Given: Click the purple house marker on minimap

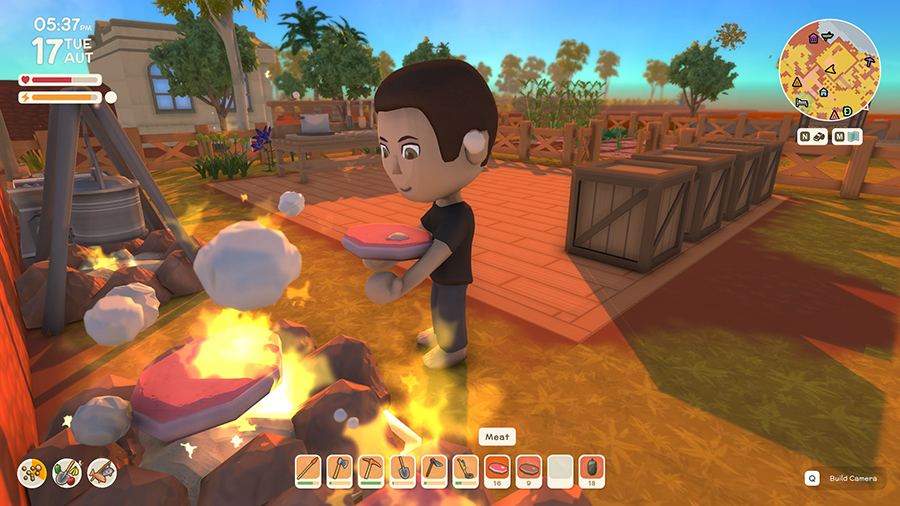Looking at the screenshot, I should pos(814,38).
